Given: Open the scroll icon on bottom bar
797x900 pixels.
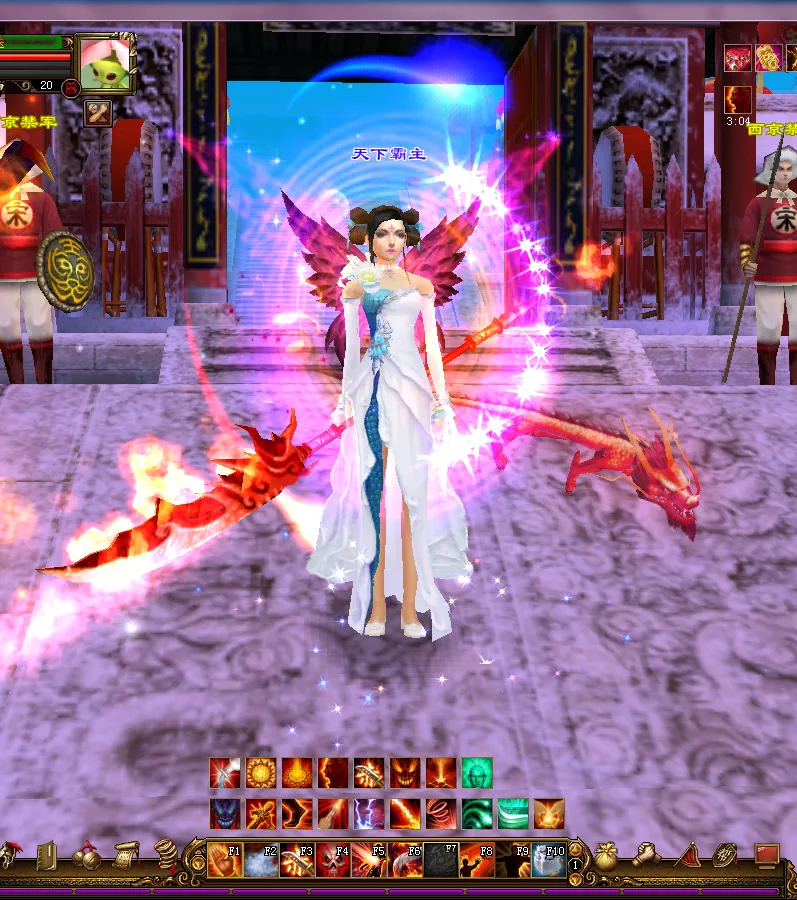Looking at the screenshot, I should click(126, 857).
